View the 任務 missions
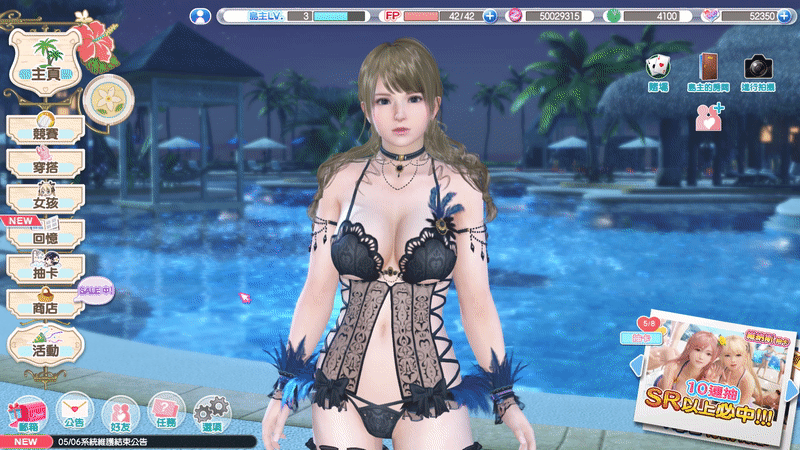The image size is (800, 450). (166, 412)
